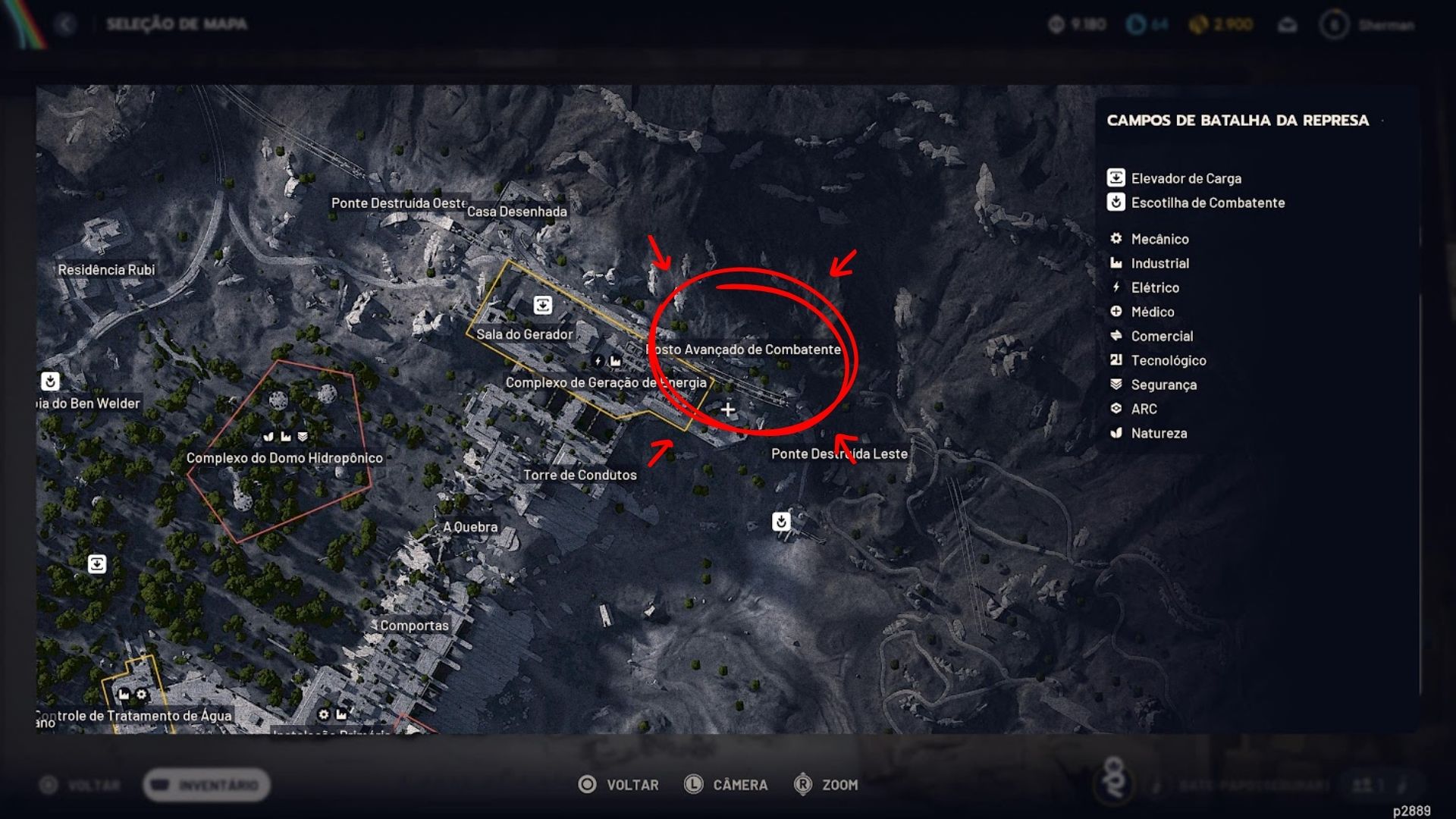This screenshot has width=1456, height=819.
Task: Select the Comercial legend entry
Action: [1161, 336]
